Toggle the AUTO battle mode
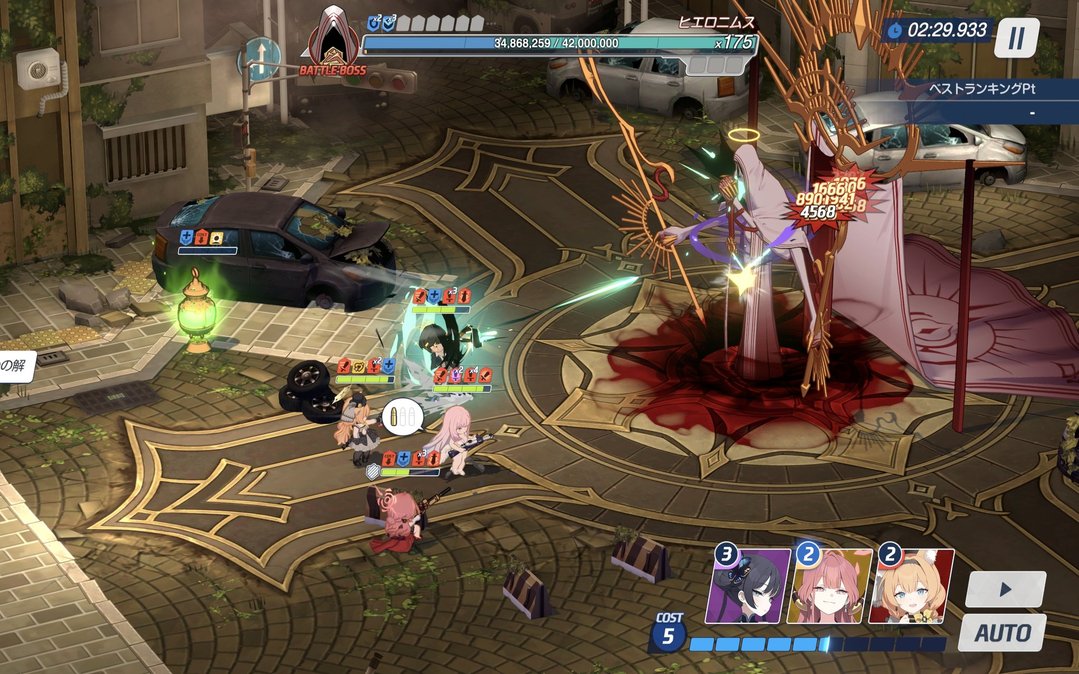This screenshot has height=674, width=1079. [x=1002, y=633]
